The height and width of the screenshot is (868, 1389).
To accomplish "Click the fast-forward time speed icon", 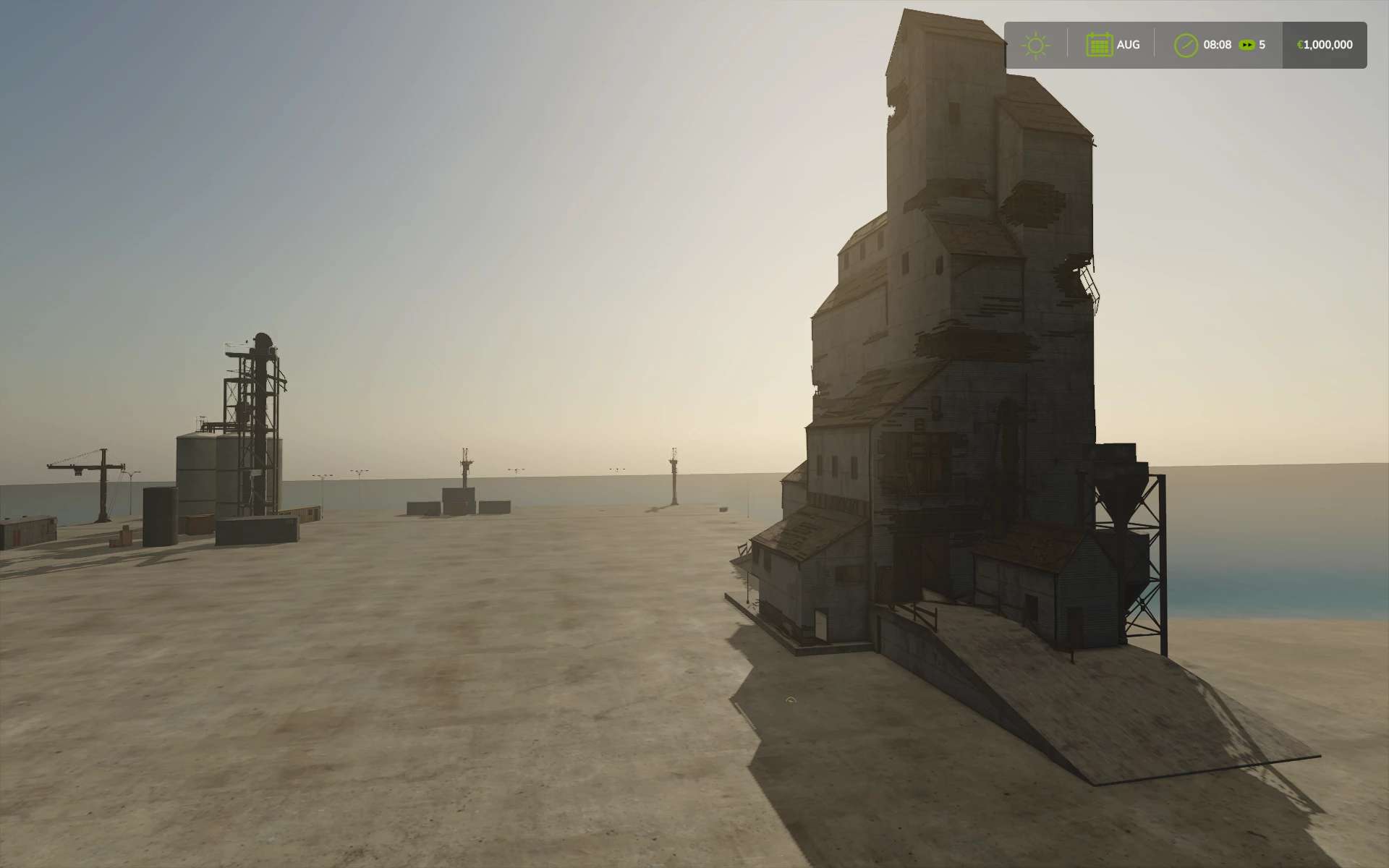I will [x=1246, y=45].
